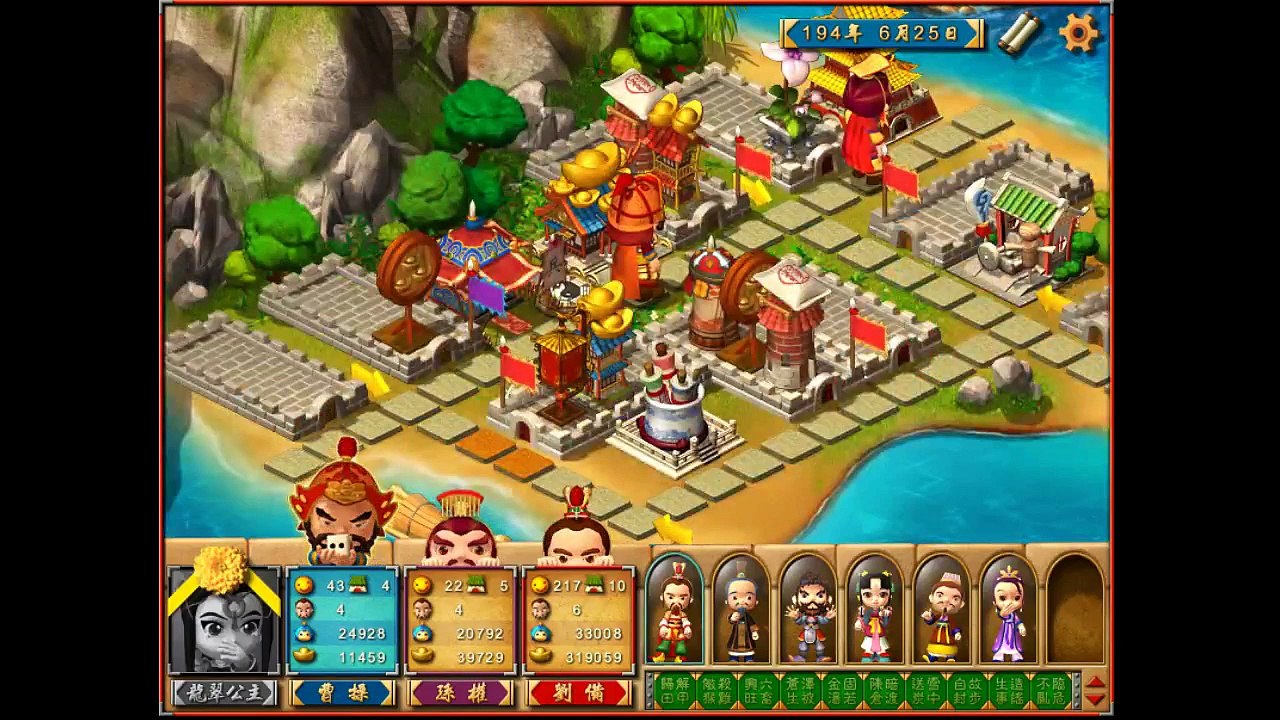Screen dimensions: 1280x720
Task: Choose the girl in the pink dress
Action: (875, 608)
